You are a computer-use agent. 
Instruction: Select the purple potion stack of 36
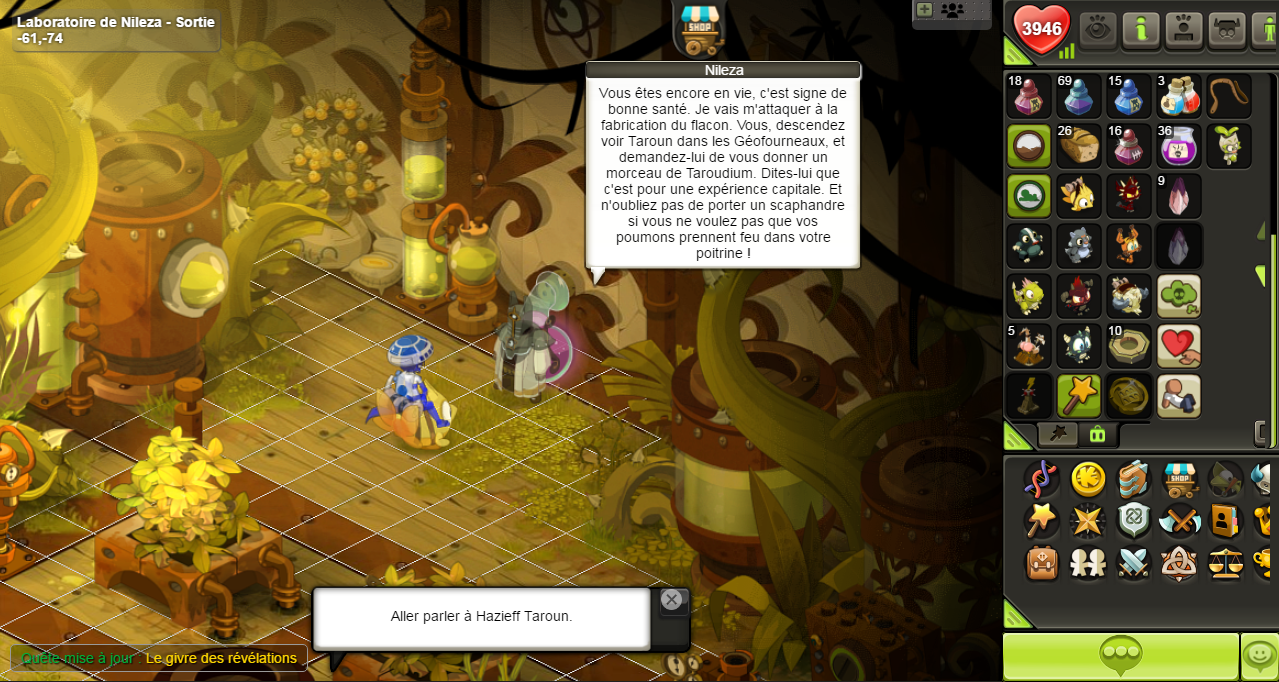(1179, 146)
